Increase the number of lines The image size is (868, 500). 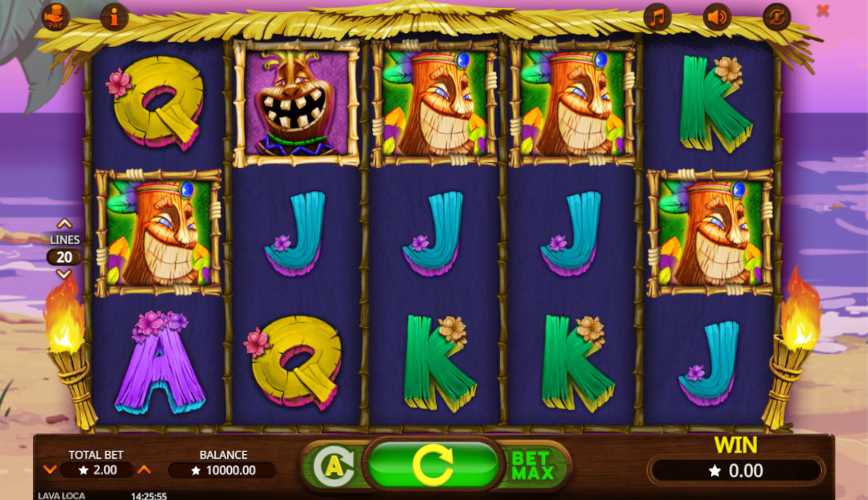[x=64, y=224]
